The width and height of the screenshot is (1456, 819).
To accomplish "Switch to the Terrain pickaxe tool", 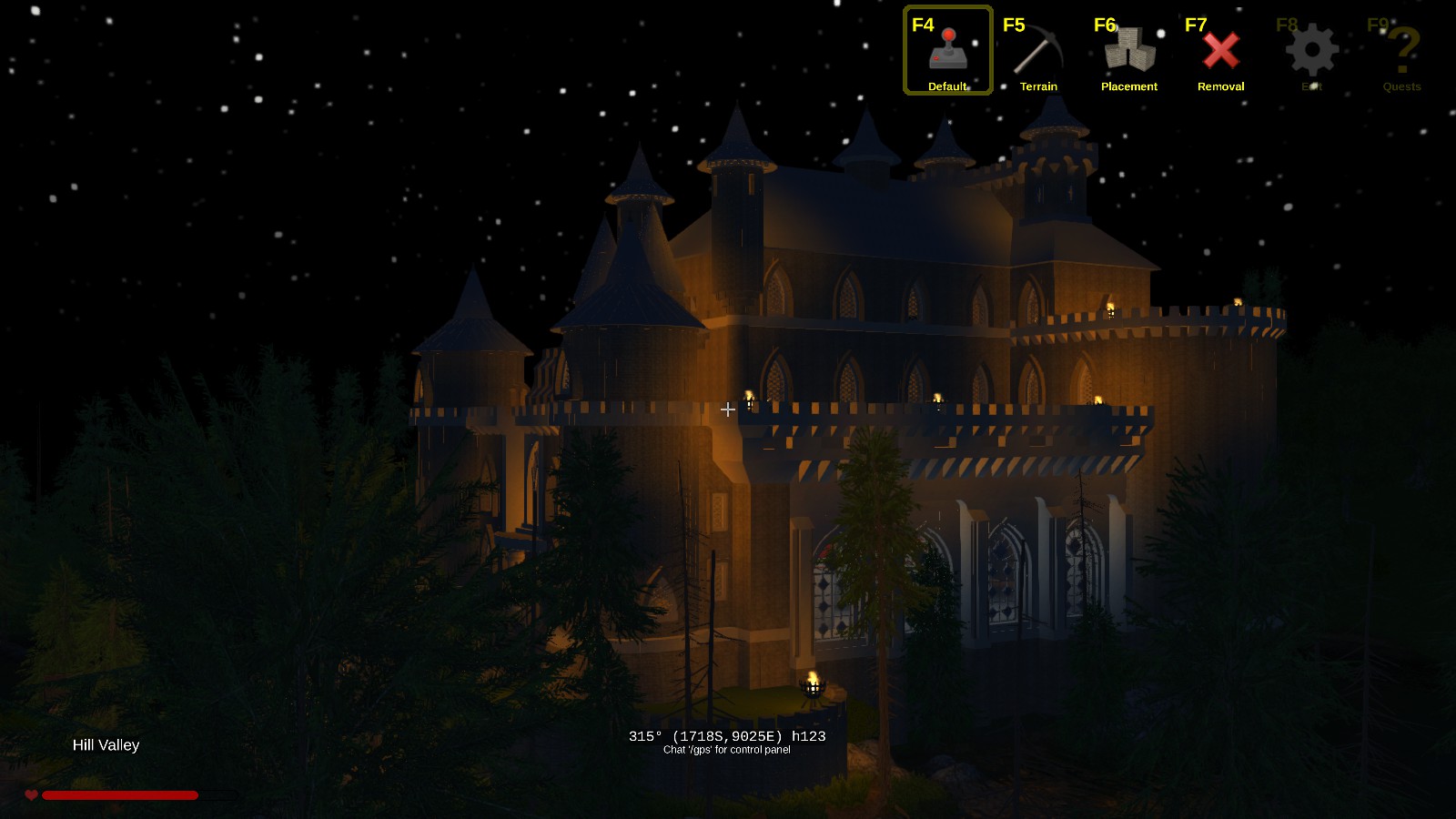I will point(1038,53).
